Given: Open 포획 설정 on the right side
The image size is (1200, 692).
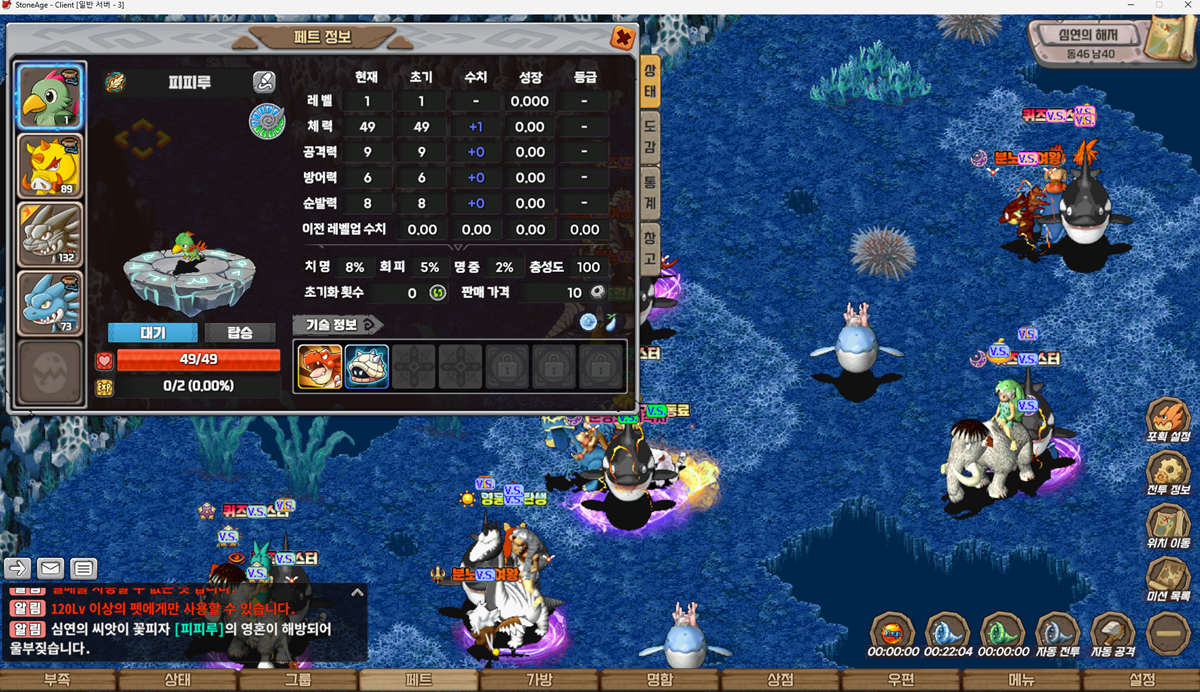Looking at the screenshot, I should (1167, 420).
